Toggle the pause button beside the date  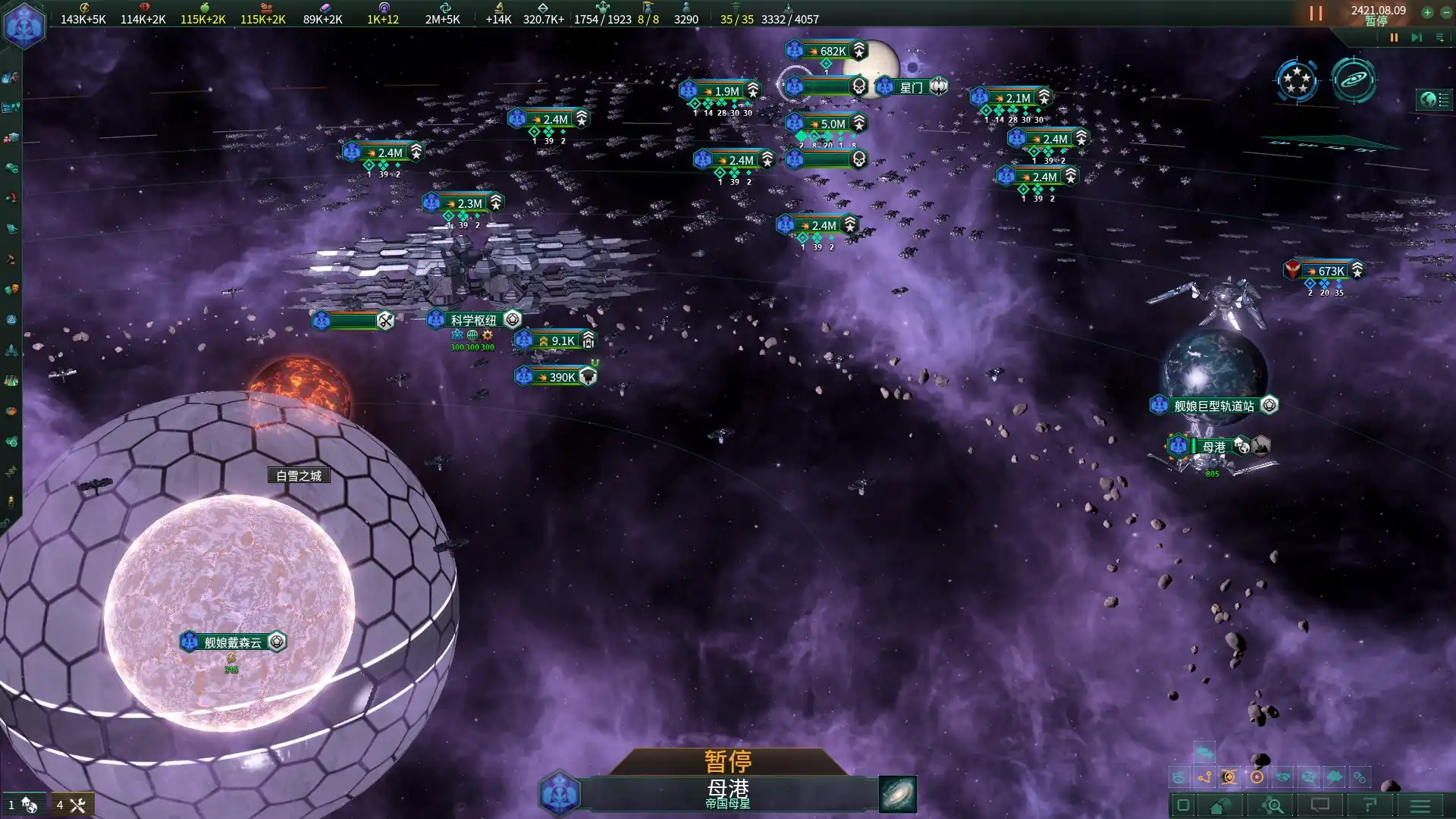click(1316, 14)
